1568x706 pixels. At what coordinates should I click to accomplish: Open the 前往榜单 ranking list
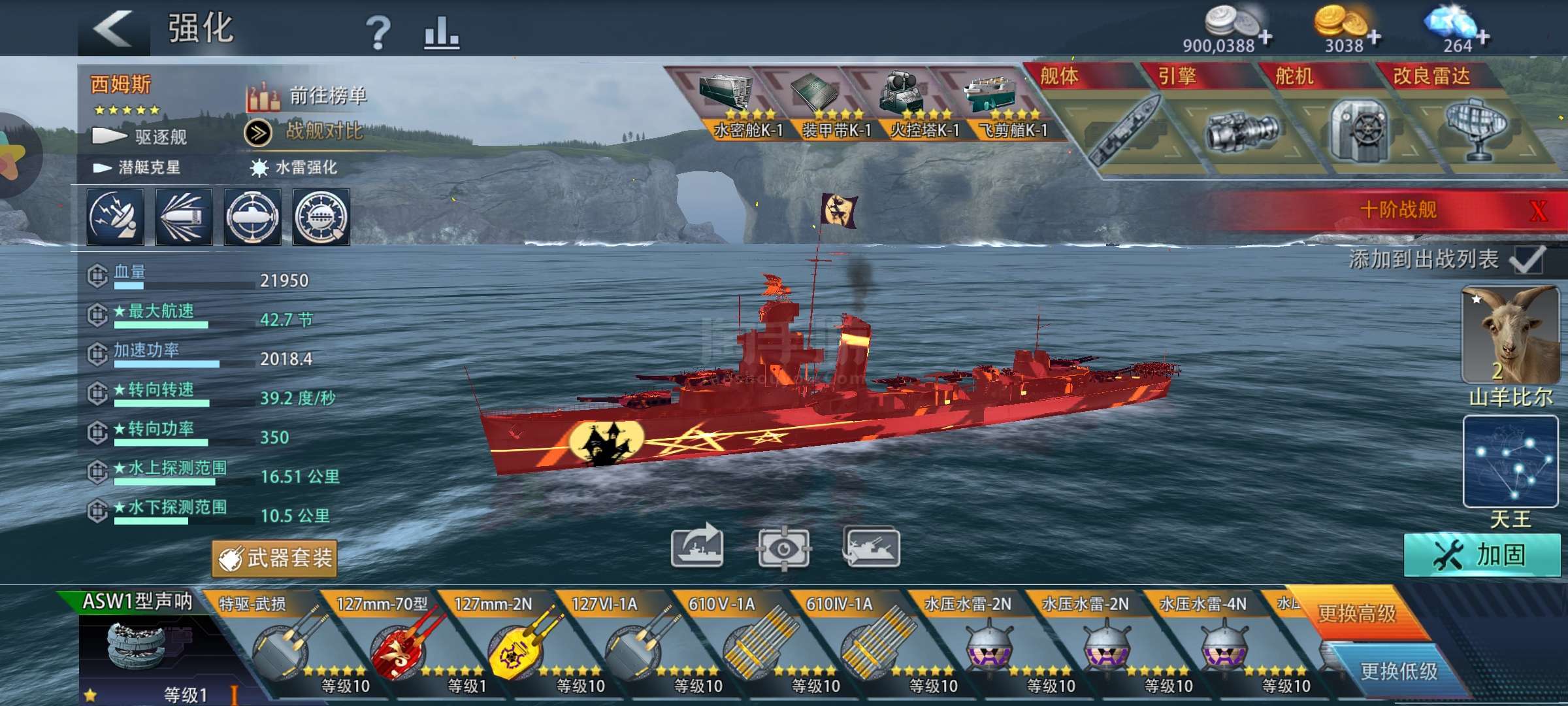tap(307, 97)
